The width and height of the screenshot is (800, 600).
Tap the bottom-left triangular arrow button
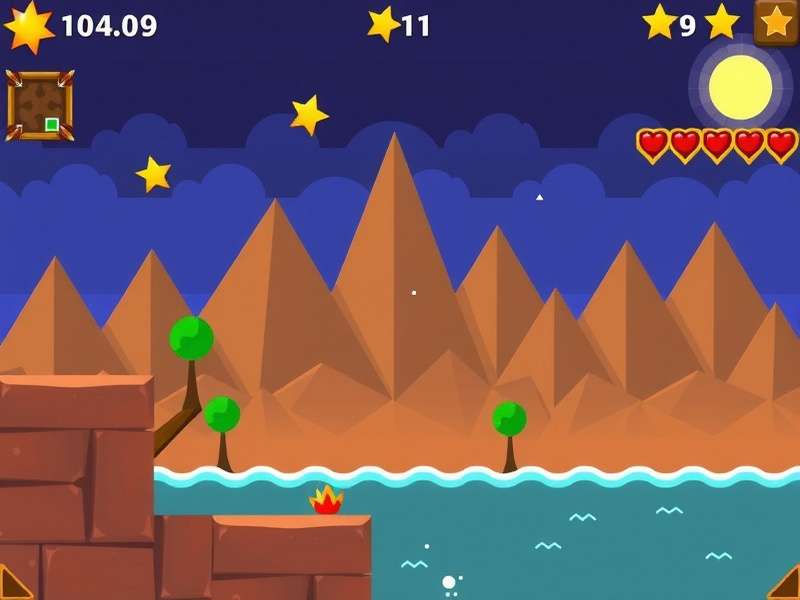point(13,585)
